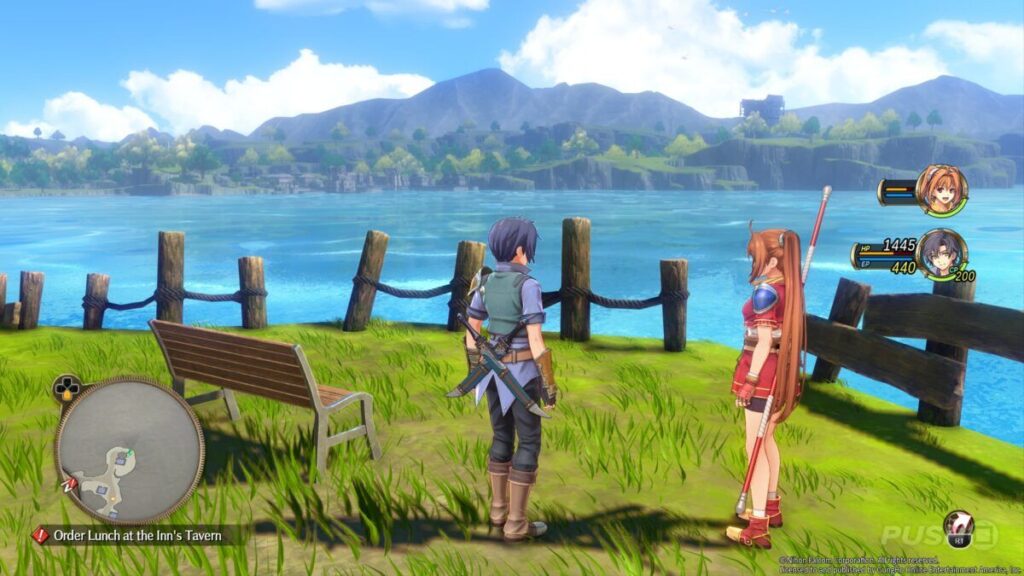1024x576 pixels.
Task: Click the red quest marker on the minimap edge
Action: click(x=69, y=485)
